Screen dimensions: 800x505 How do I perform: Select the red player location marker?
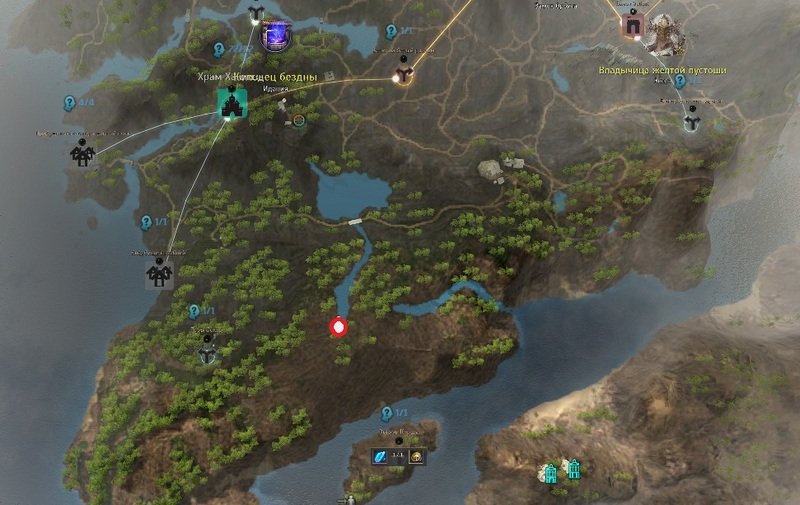pyautogui.click(x=339, y=327)
